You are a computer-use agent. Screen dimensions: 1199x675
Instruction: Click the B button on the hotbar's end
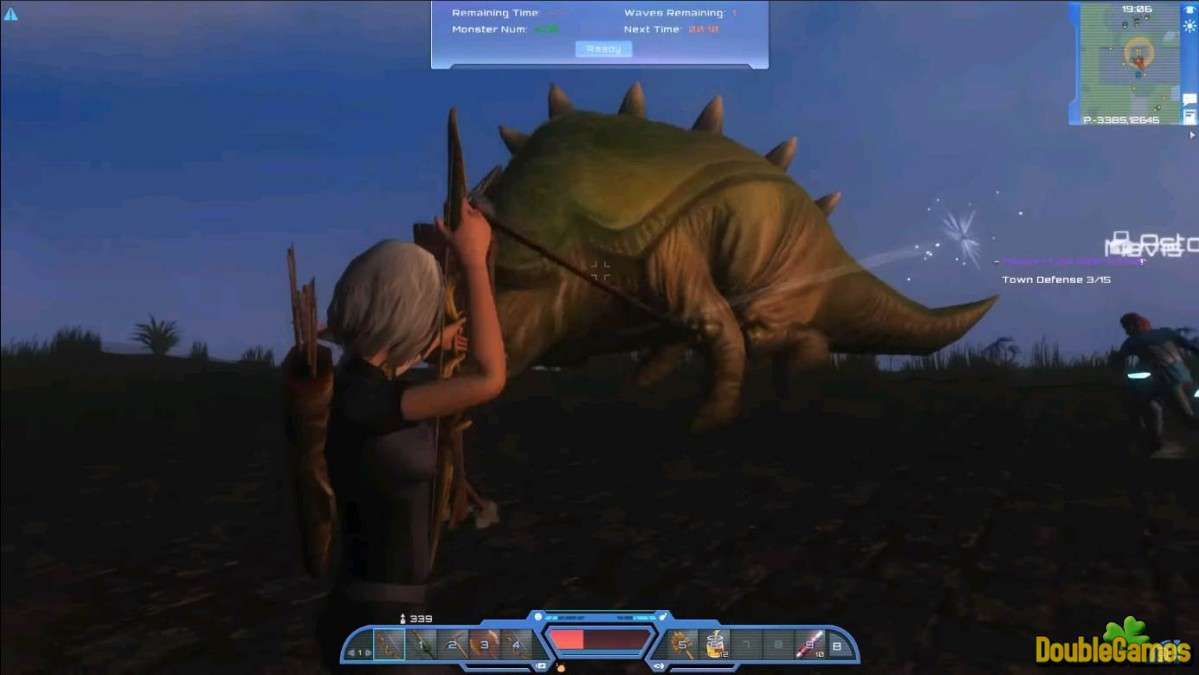coord(837,646)
